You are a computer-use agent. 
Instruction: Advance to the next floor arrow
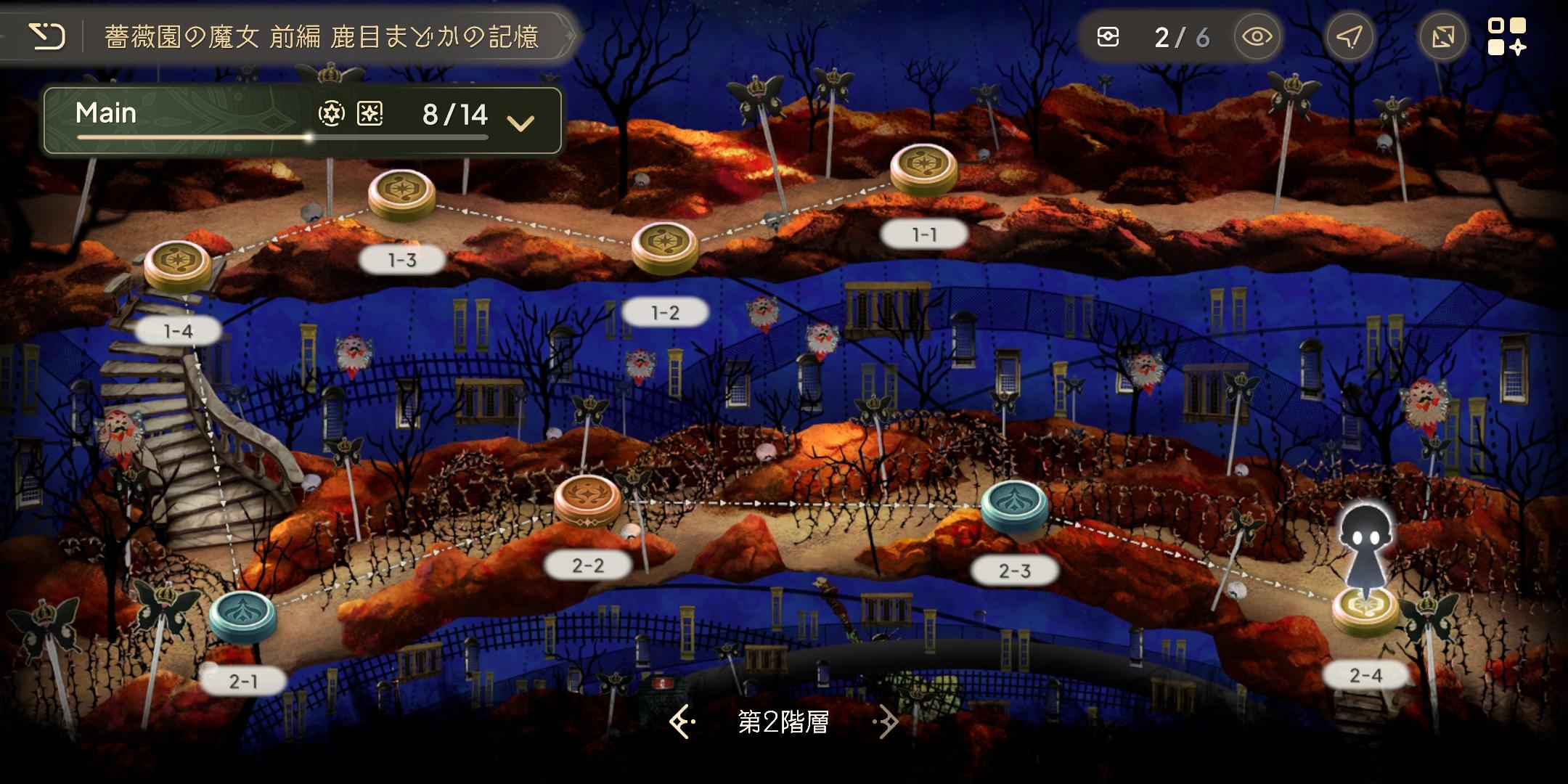click(x=887, y=722)
